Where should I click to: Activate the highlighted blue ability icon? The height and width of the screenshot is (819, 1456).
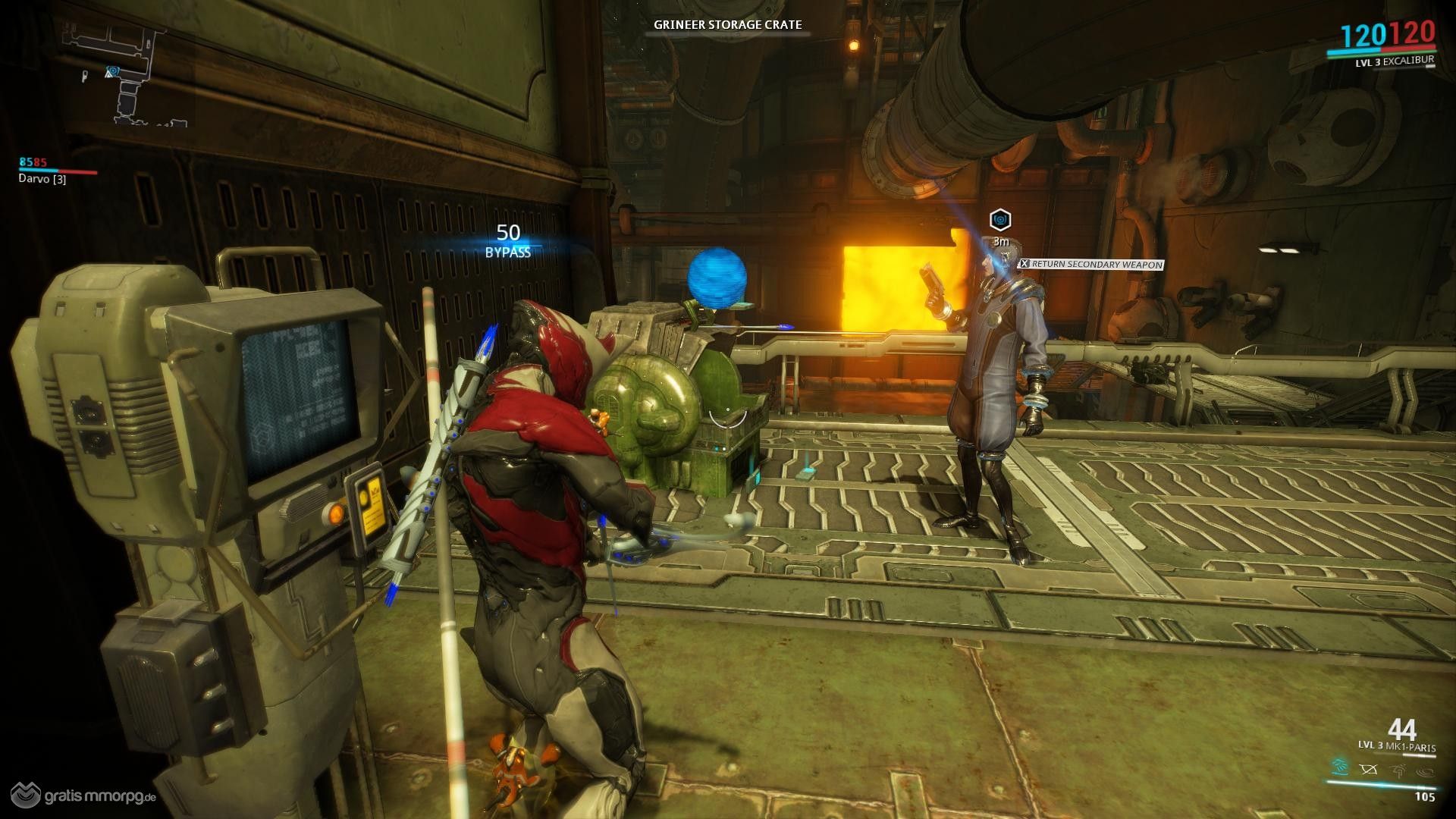pyautogui.click(x=1340, y=770)
